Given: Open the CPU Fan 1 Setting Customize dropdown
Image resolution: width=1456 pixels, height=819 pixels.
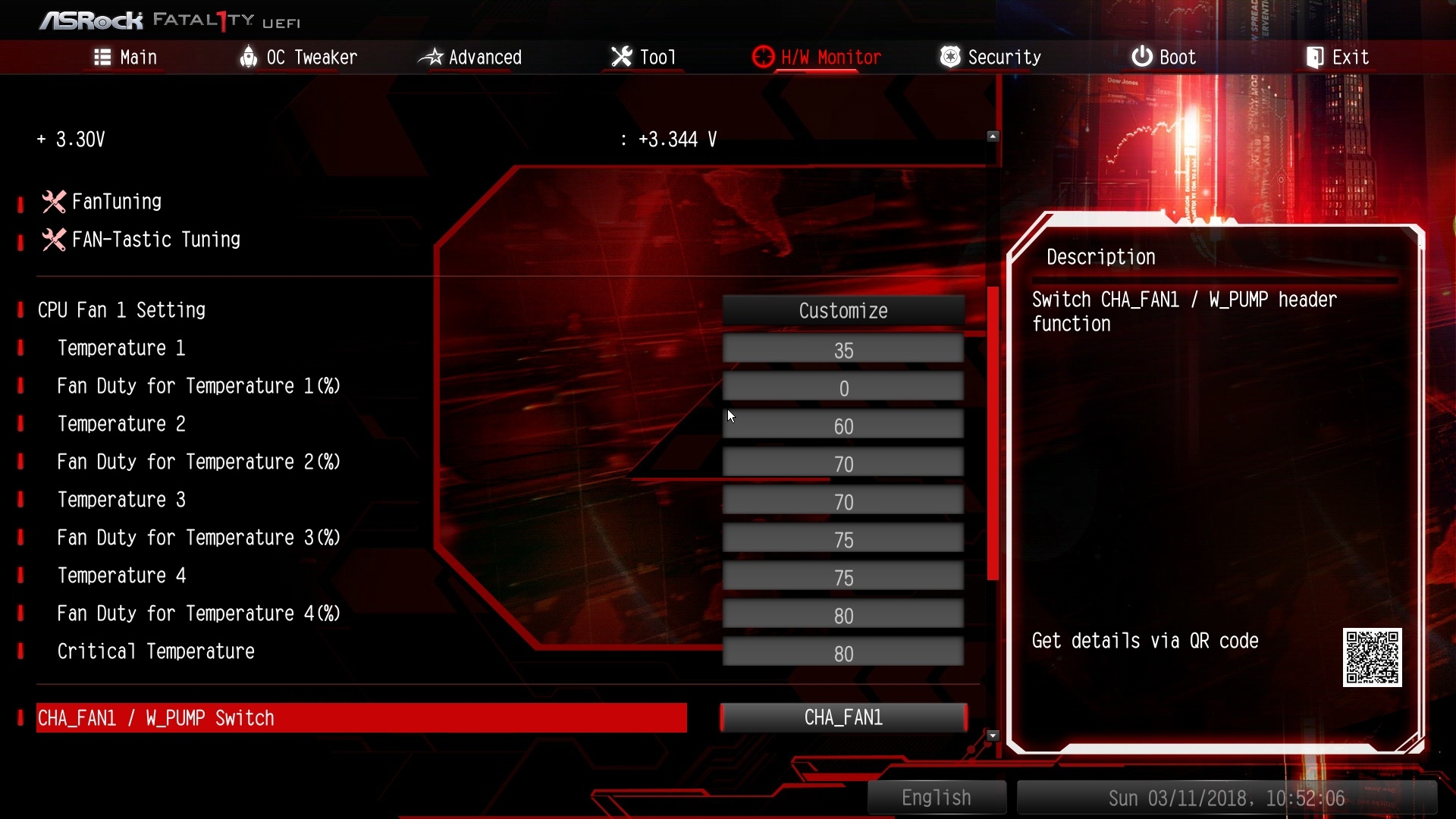Looking at the screenshot, I should coord(843,311).
